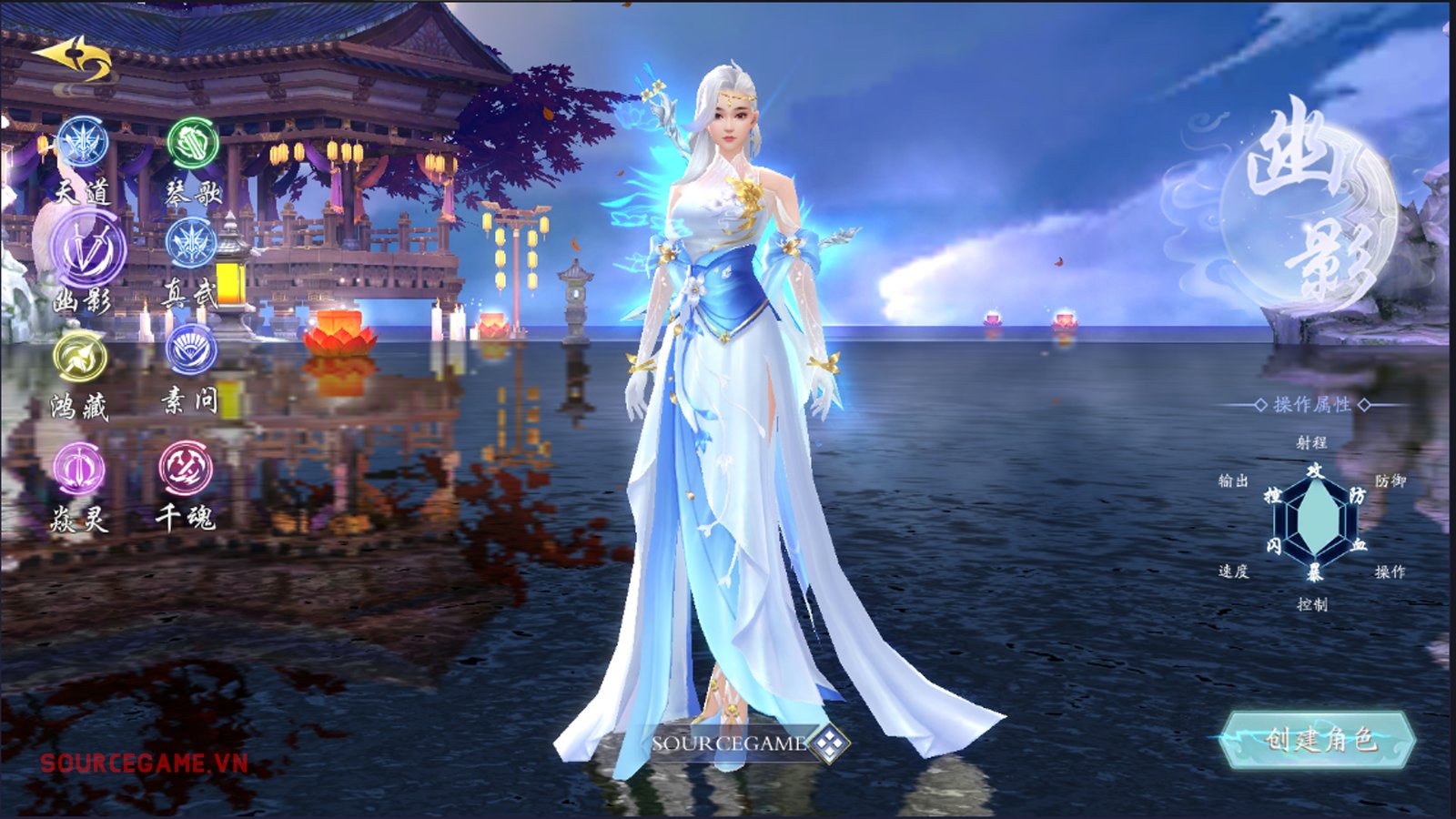Choose the 鸿藏 class icon
This screenshot has height=819, width=1456.
tap(80, 357)
